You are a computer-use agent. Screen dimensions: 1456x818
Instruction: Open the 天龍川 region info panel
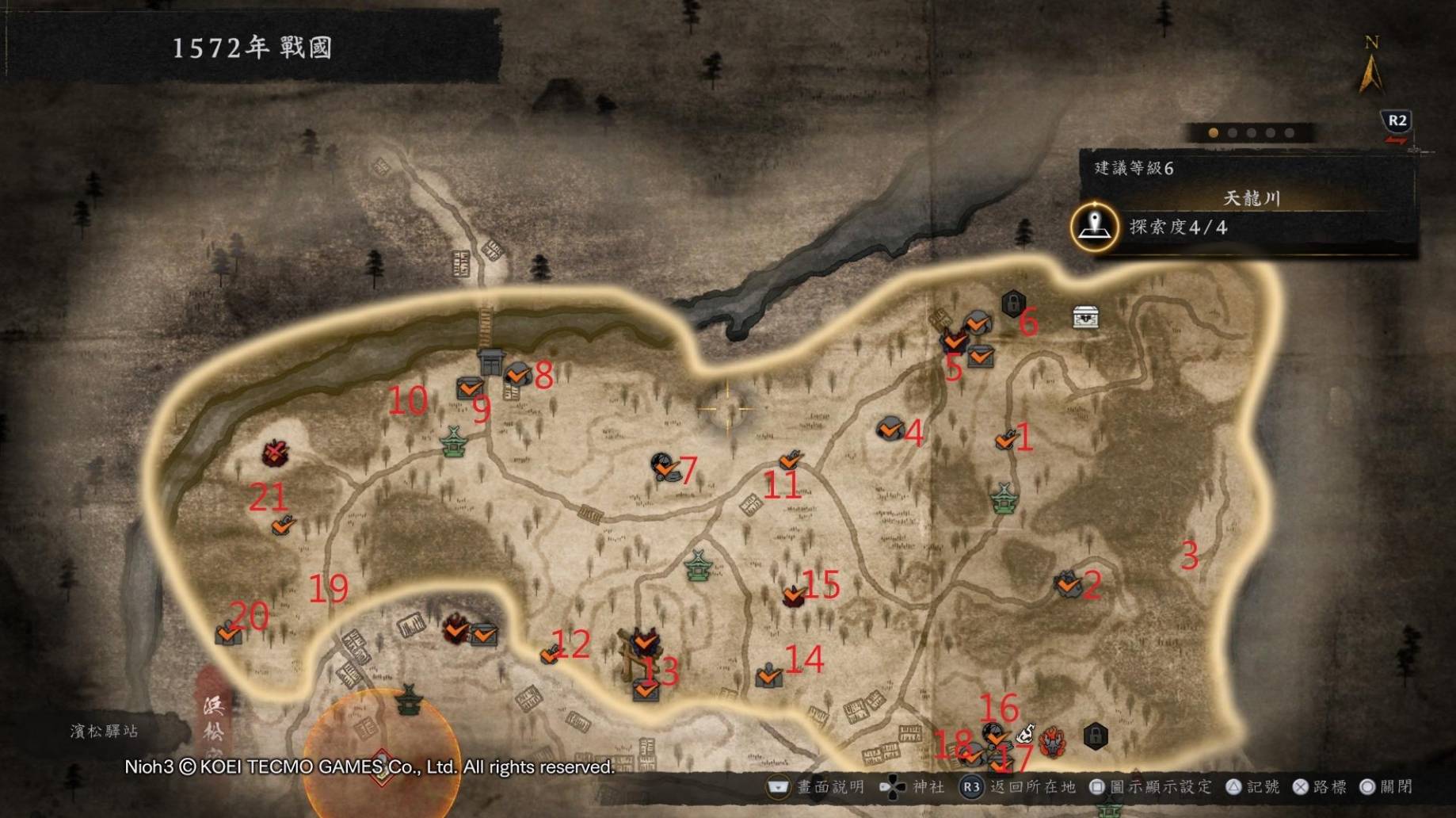[1250, 198]
